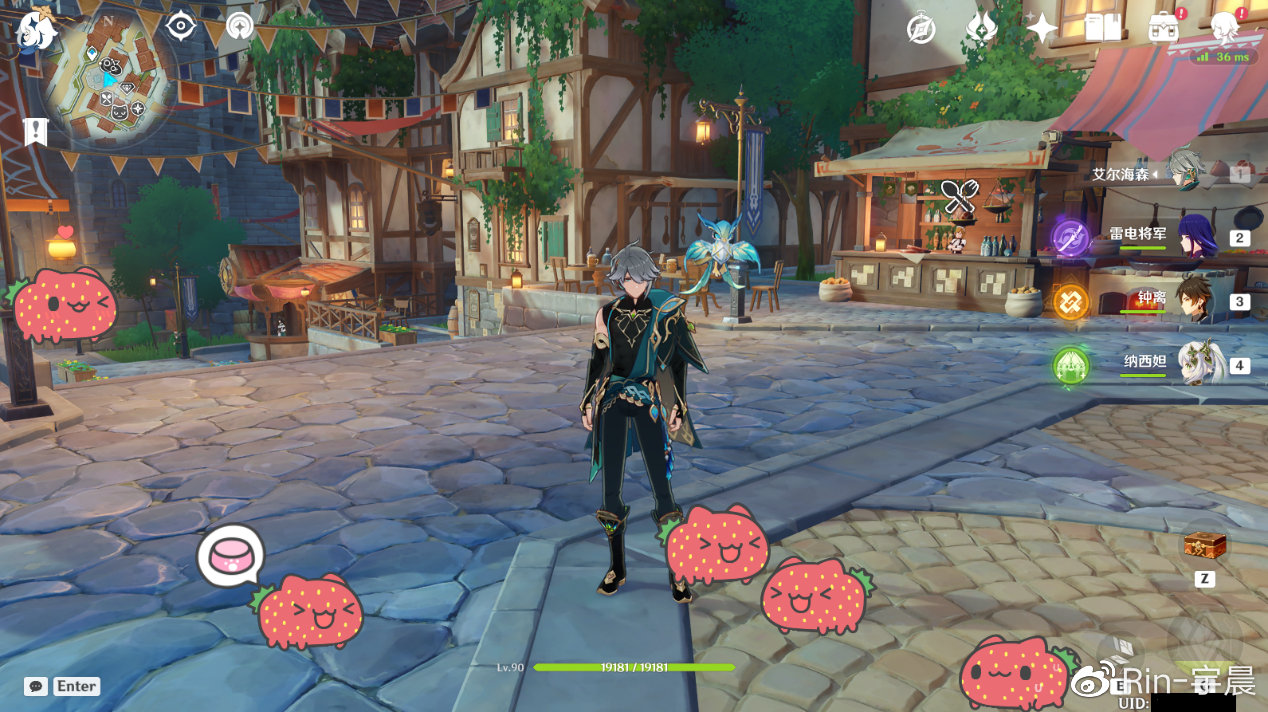Switch to party member 钟离

coord(1196,300)
